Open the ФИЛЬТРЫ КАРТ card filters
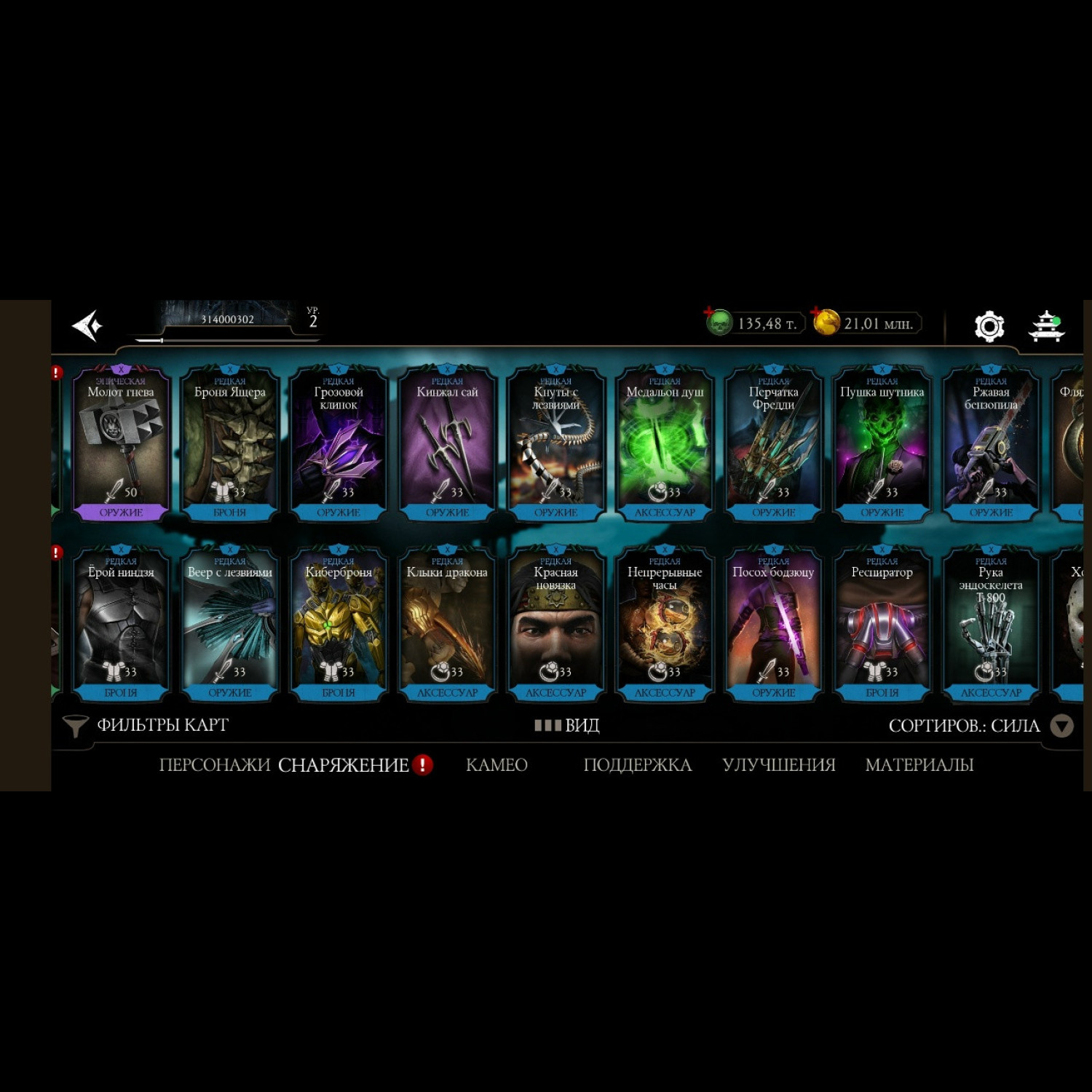Viewport: 1092px width, 1092px height. (x=147, y=725)
